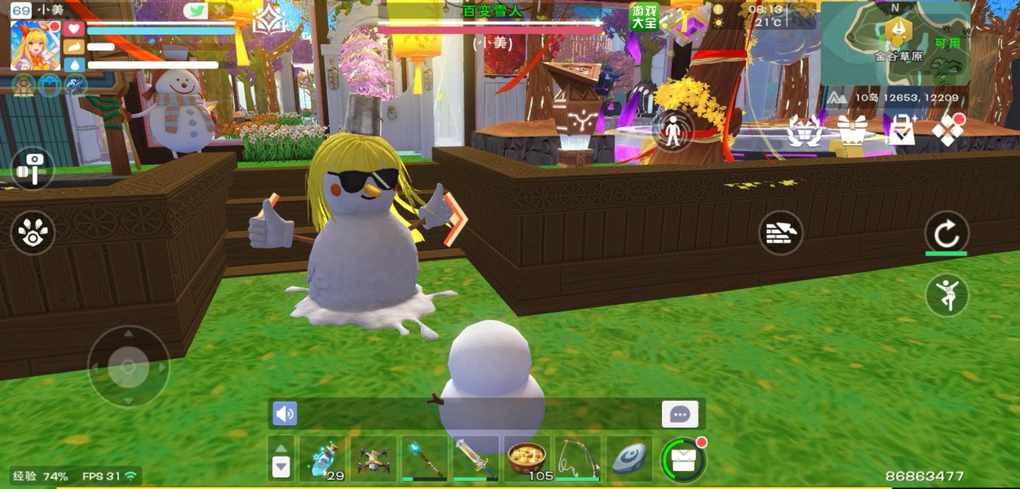The height and width of the screenshot is (489, 1020).
Task: Tap the hammer build mode button
Action: [33, 168]
